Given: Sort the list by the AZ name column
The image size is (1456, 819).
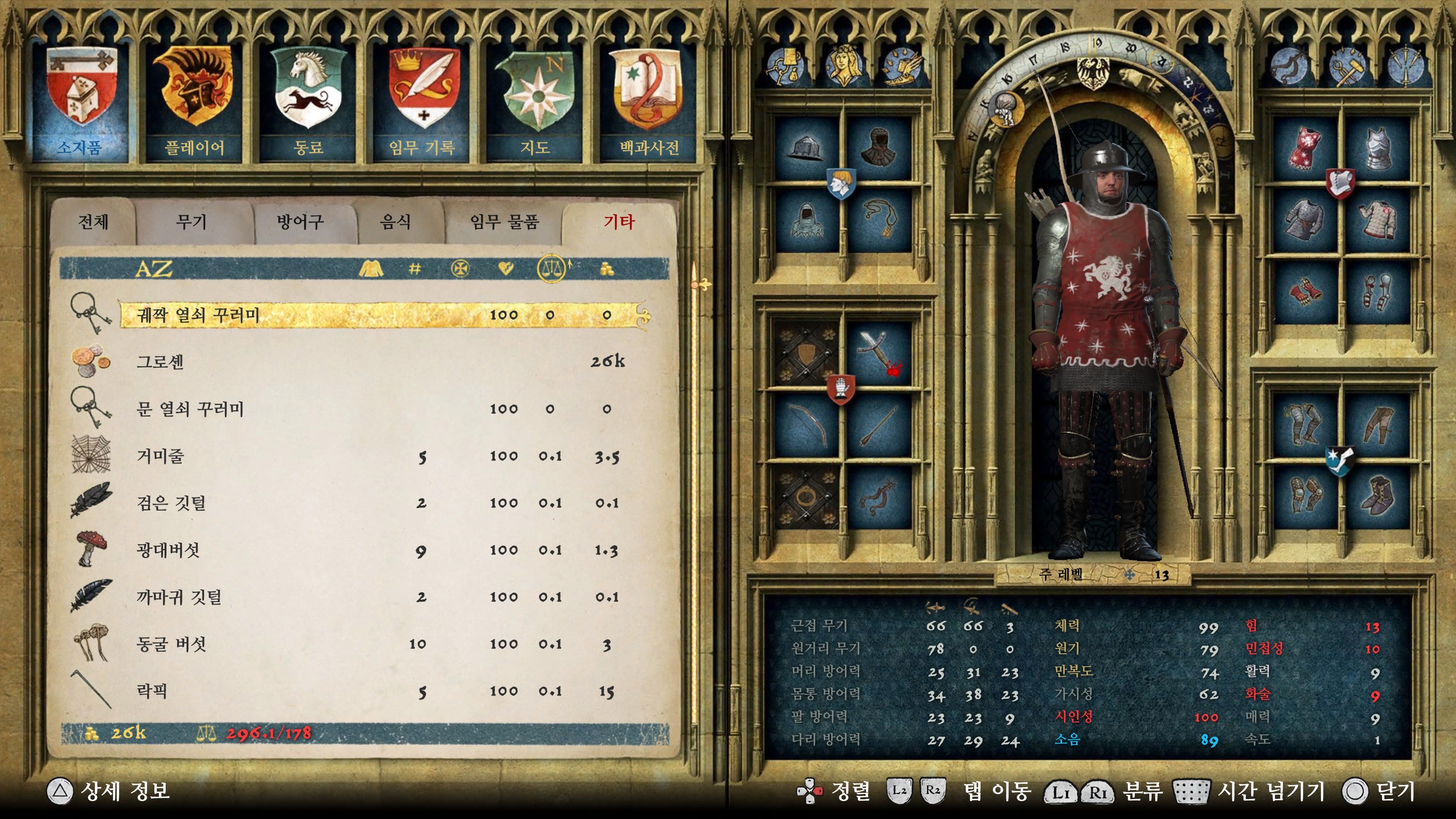Looking at the screenshot, I should [x=154, y=269].
